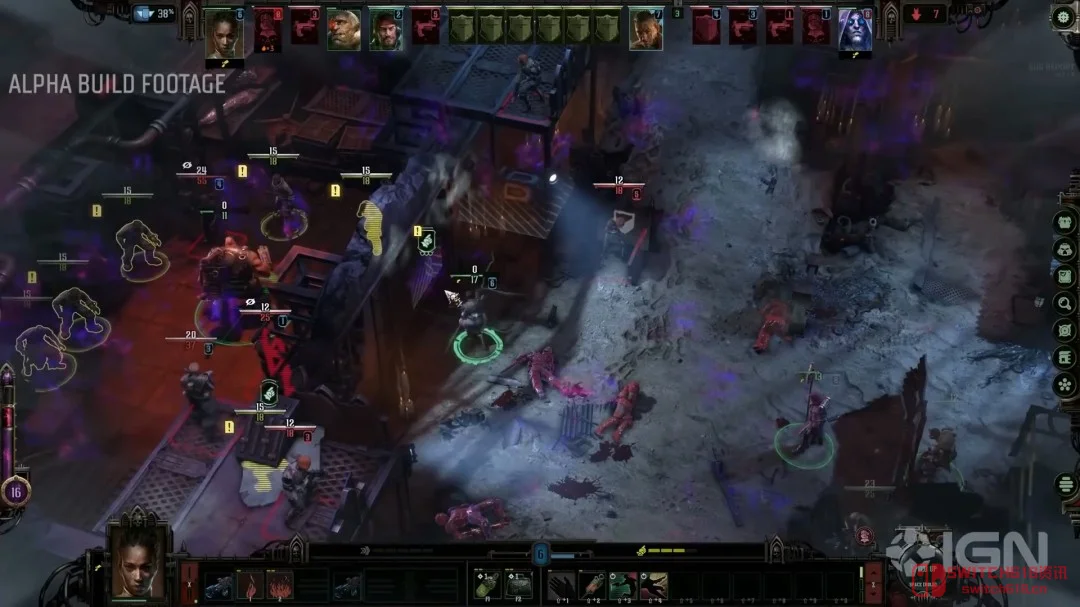This screenshot has height=607, width=1080.
Task: Select the bearded man's turn order portrait
Action: 386,29
